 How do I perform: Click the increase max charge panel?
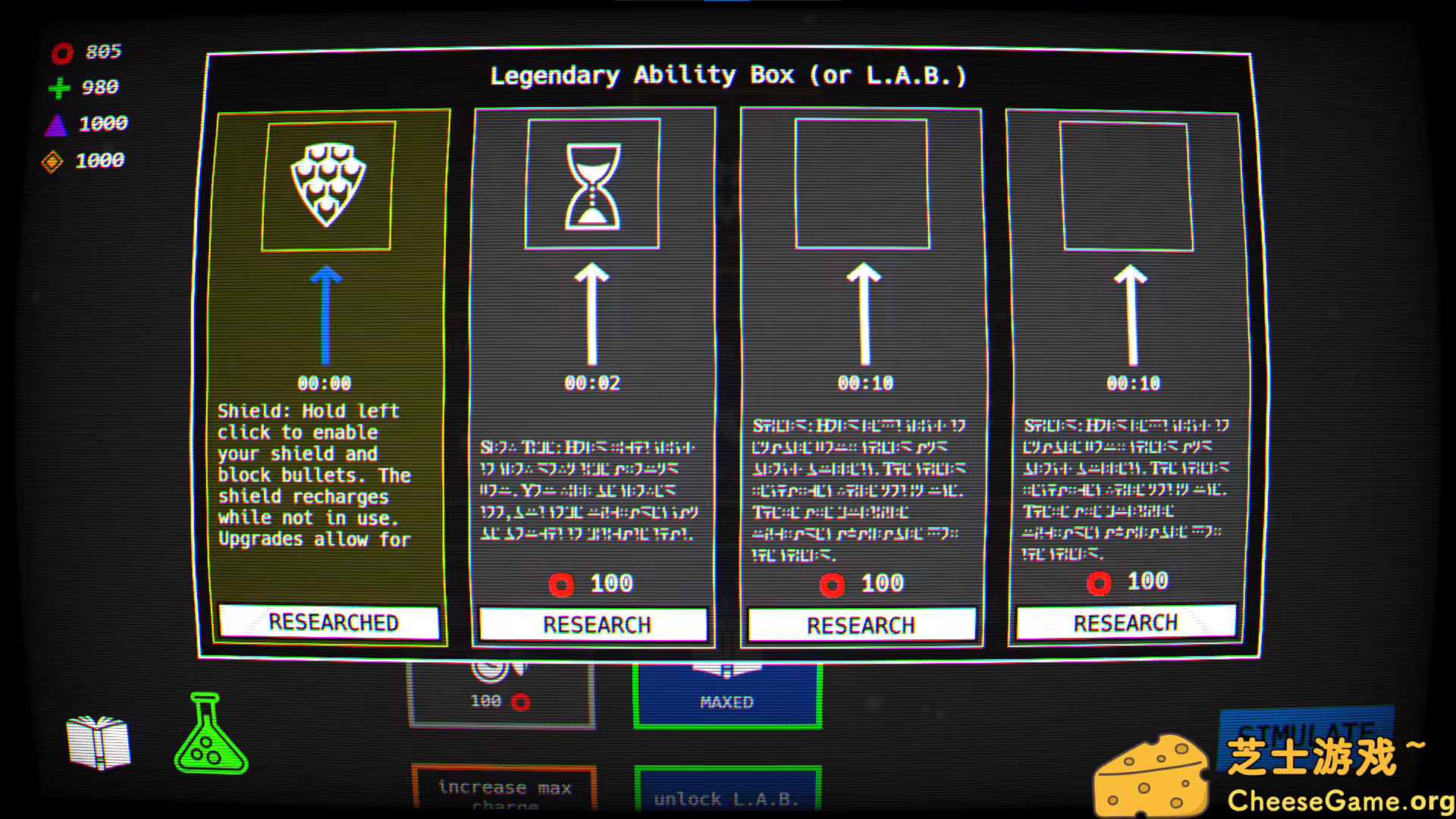click(503, 790)
